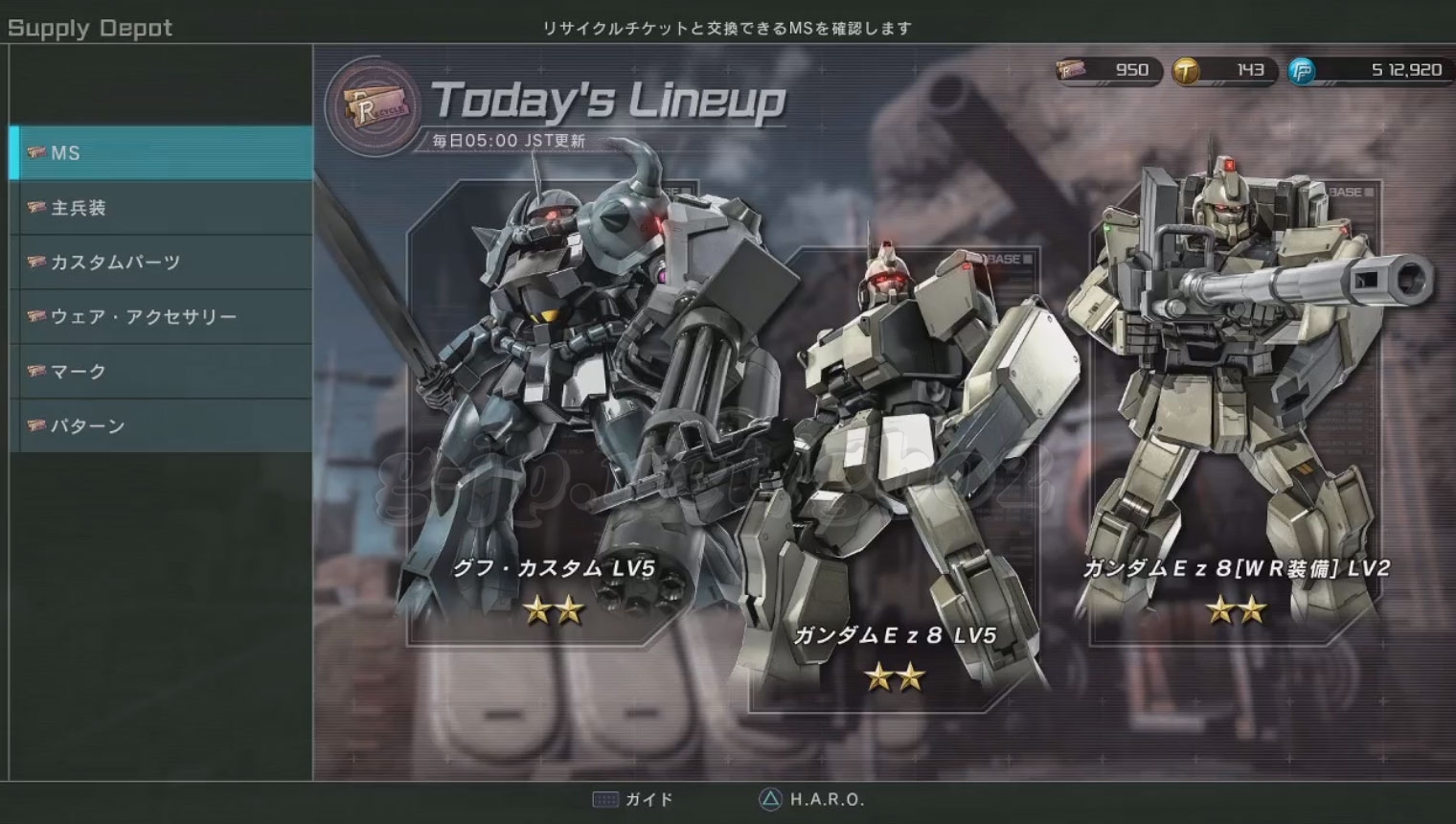Screen dimensions: 1456x824
Task: Pick the ガンダムEz8[WR装備] LV2 card
Action: pyautogui.click(x=1236, y=412)
